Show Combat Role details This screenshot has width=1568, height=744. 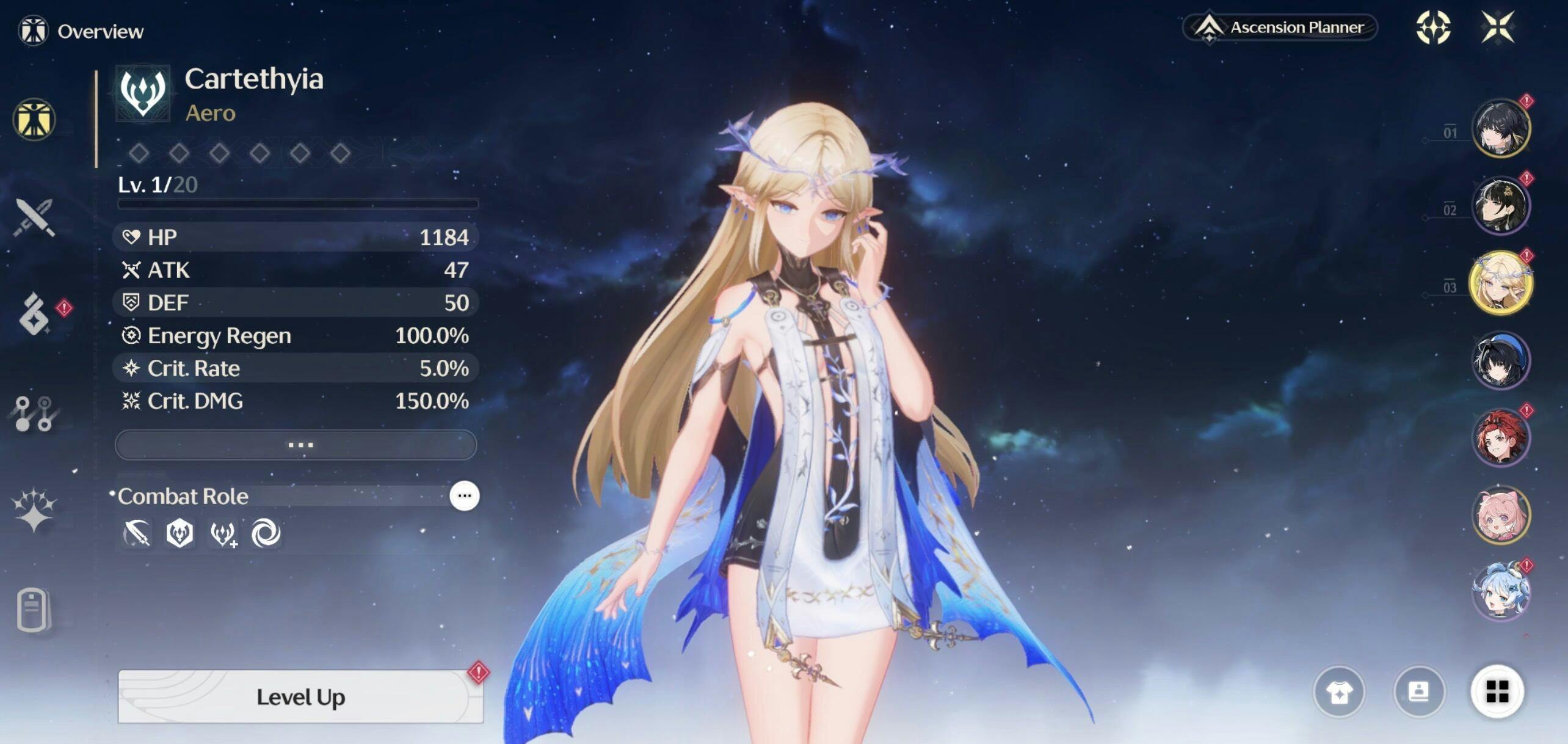point(464,496)
